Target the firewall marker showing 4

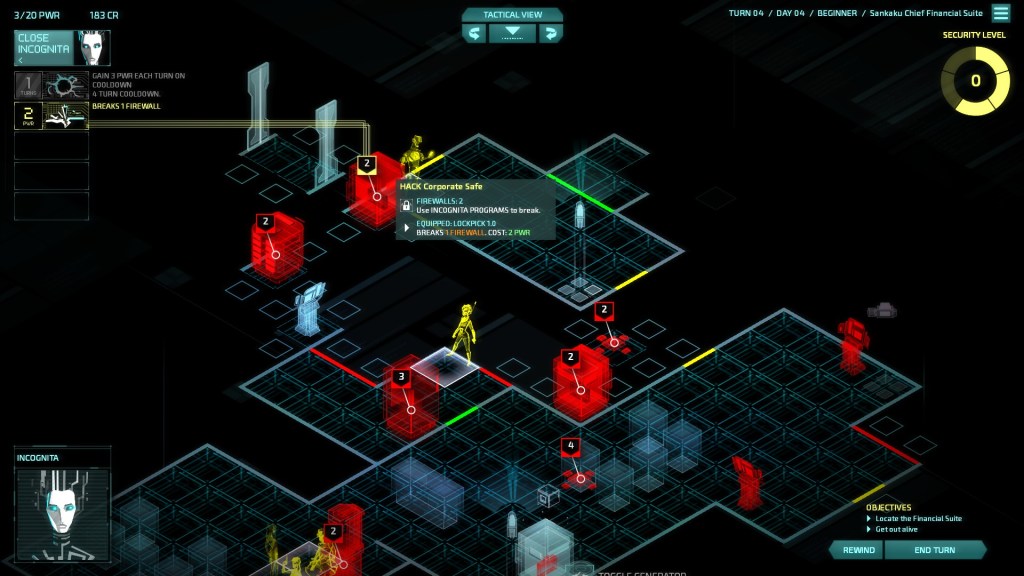point(571,446)
